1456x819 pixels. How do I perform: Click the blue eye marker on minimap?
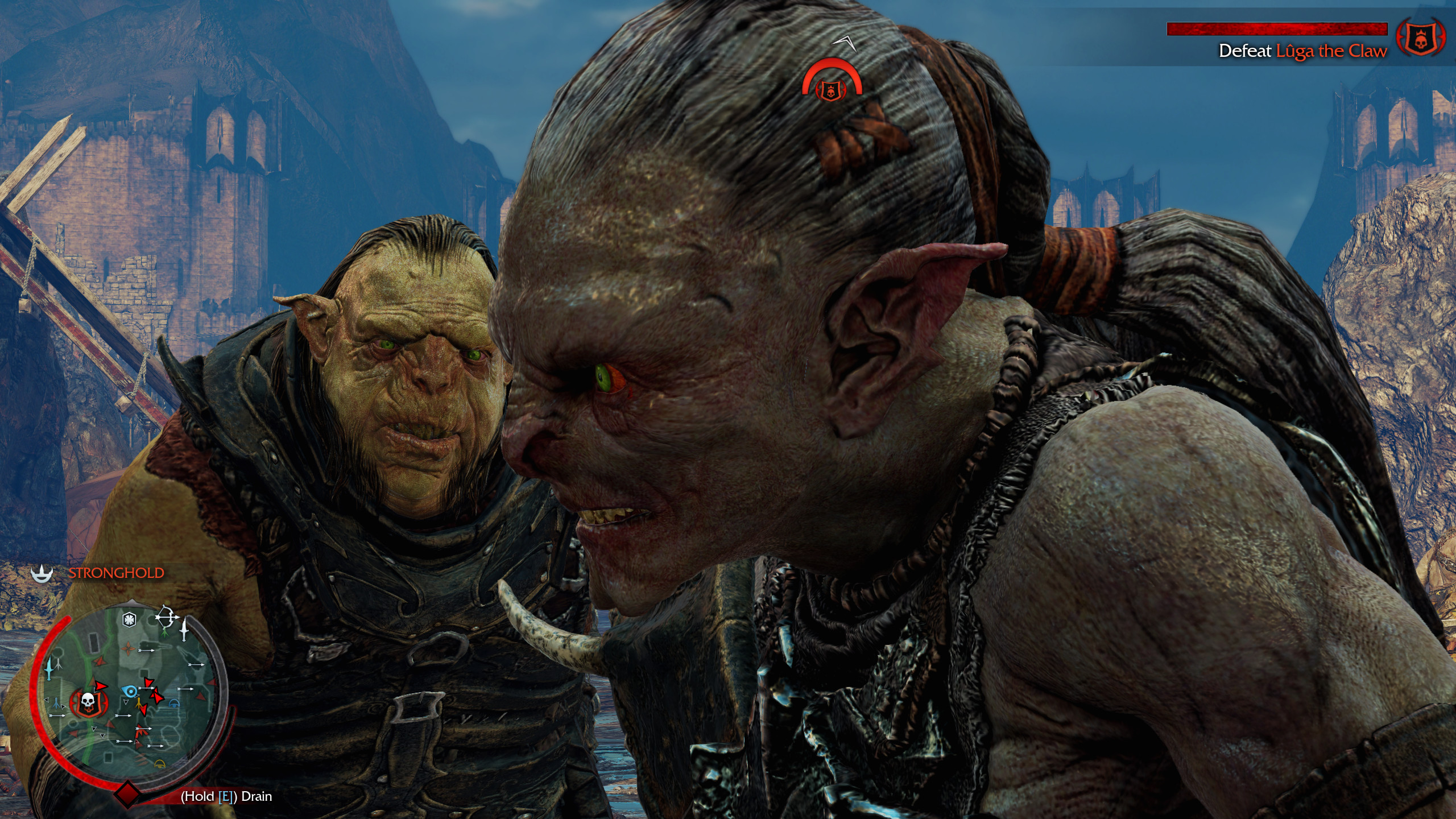point(130,691)
